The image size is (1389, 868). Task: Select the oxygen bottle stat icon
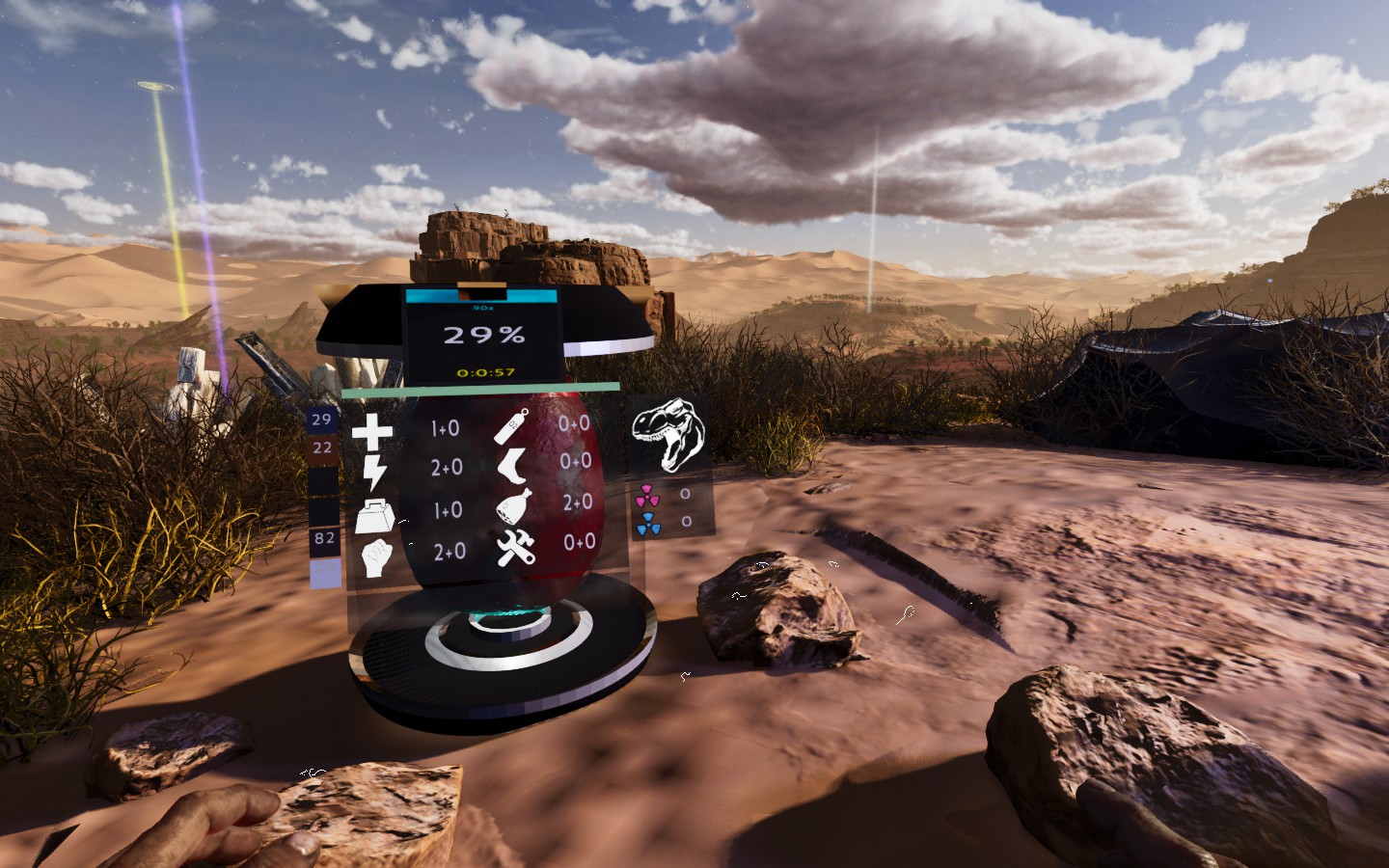click(x=511, y=428)
